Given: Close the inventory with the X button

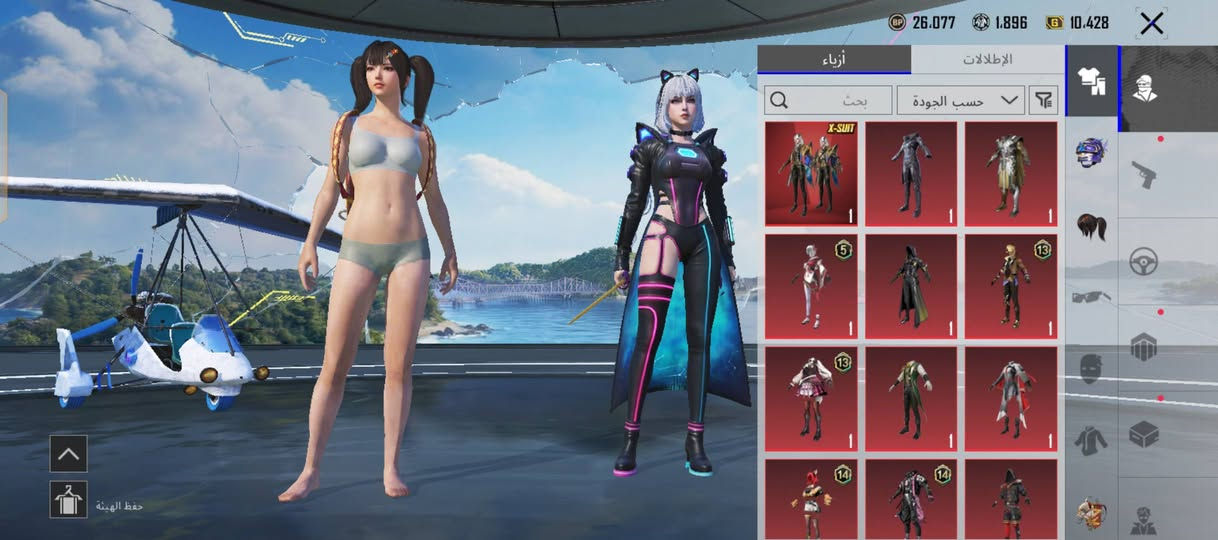Looking at the screenshot, I should pos(1151,23).
